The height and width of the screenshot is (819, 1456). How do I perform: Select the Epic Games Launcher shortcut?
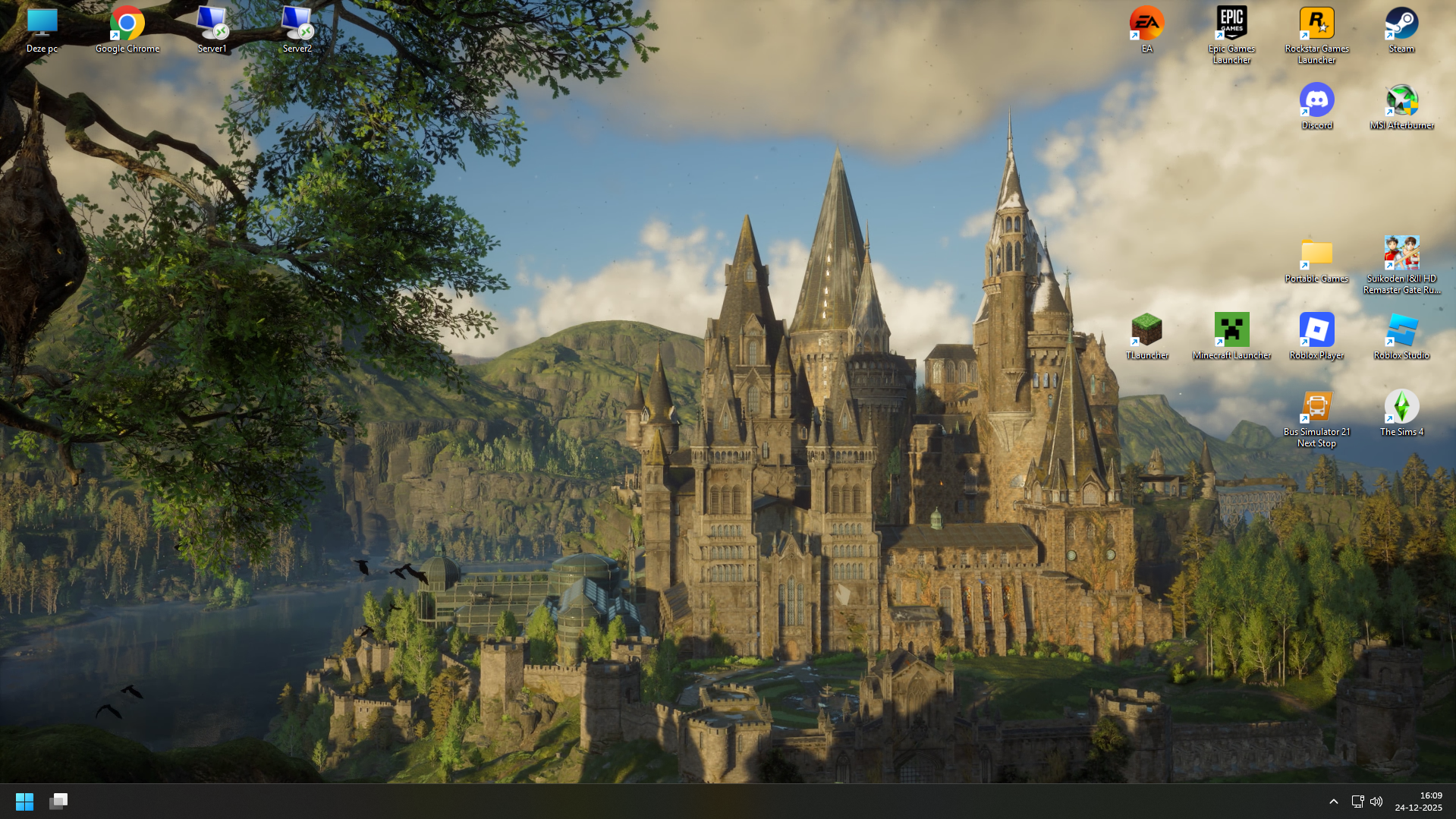pyautogui.click(x=1231, y=24)
